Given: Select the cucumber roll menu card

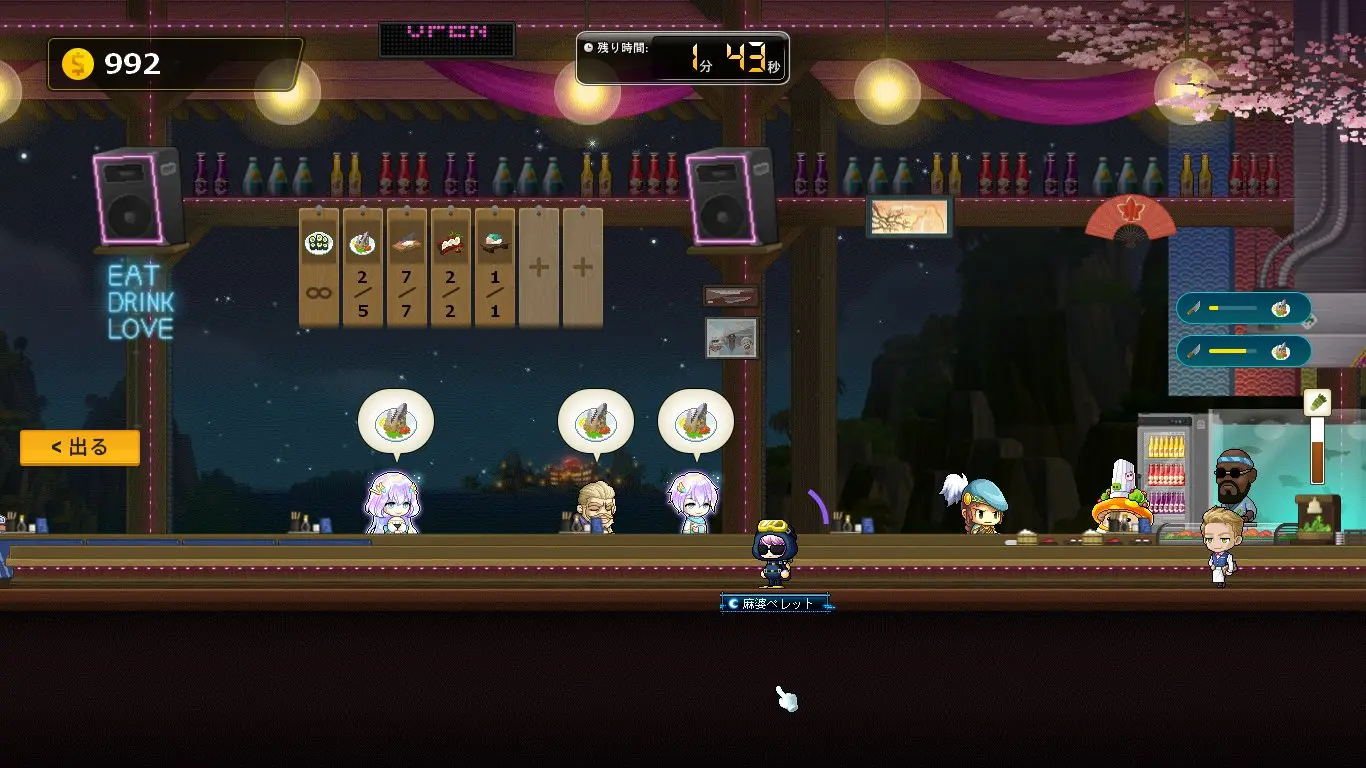Looking at the screenshot, I should (319, 267).
